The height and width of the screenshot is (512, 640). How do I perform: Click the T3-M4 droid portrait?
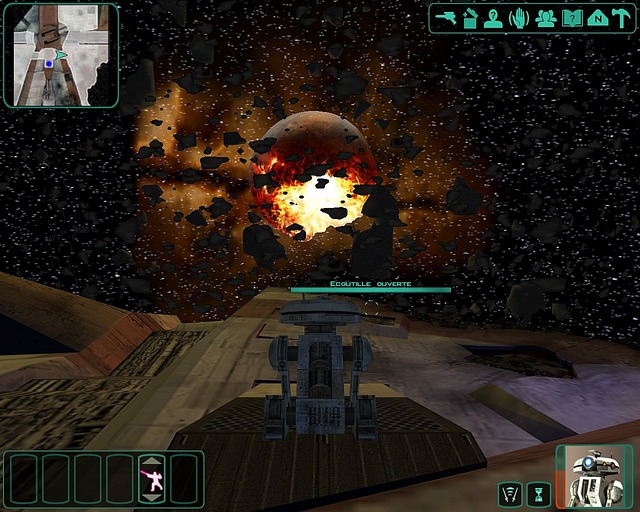[595, 476]
